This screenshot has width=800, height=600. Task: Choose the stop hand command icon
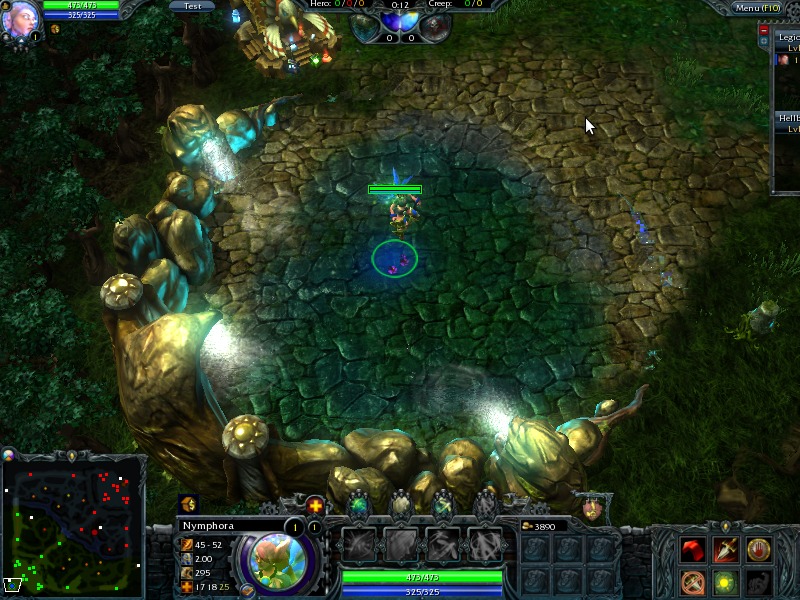pos(759,550)
